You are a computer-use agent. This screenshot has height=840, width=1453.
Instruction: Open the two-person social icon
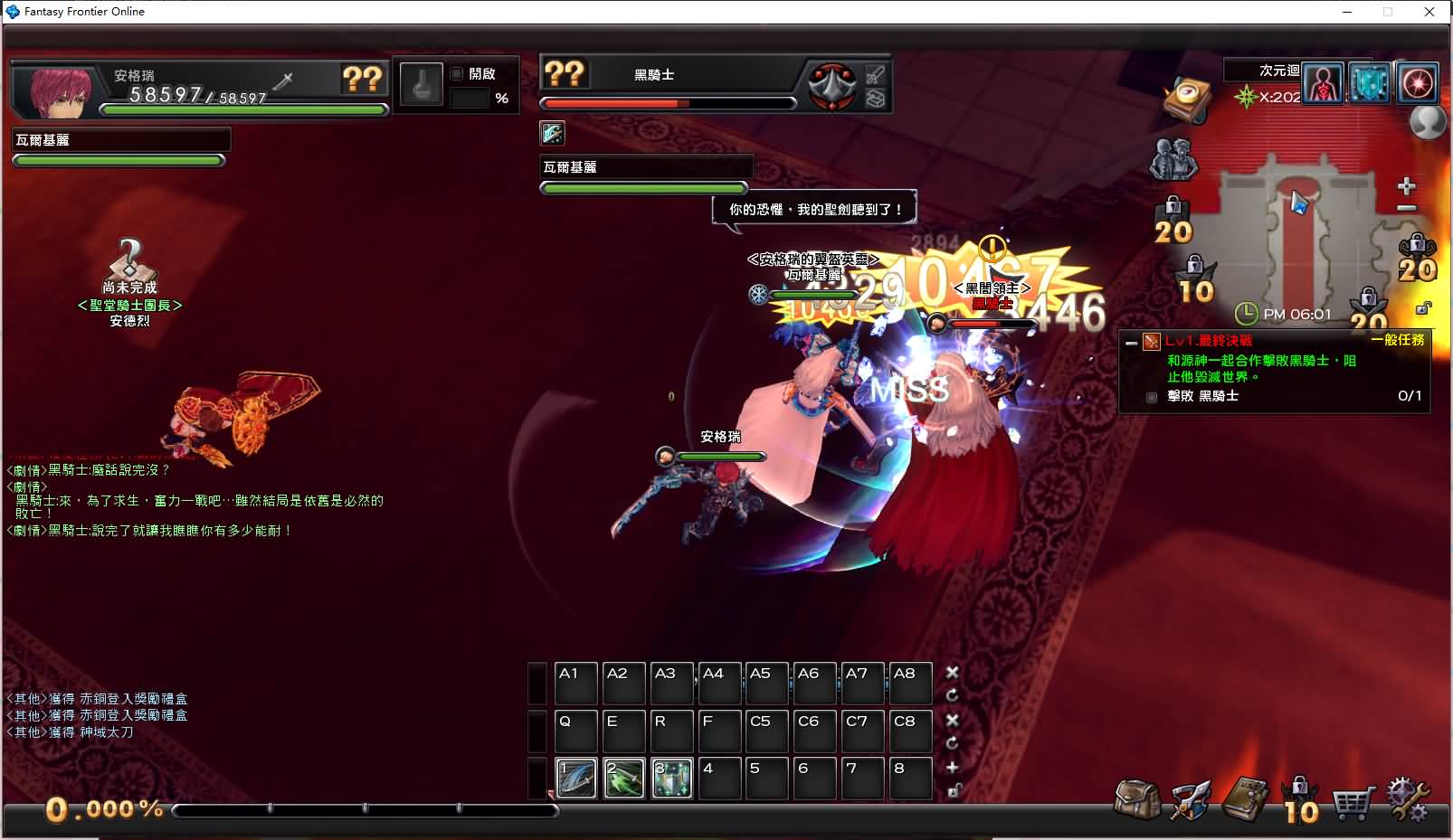(1173, 160)
